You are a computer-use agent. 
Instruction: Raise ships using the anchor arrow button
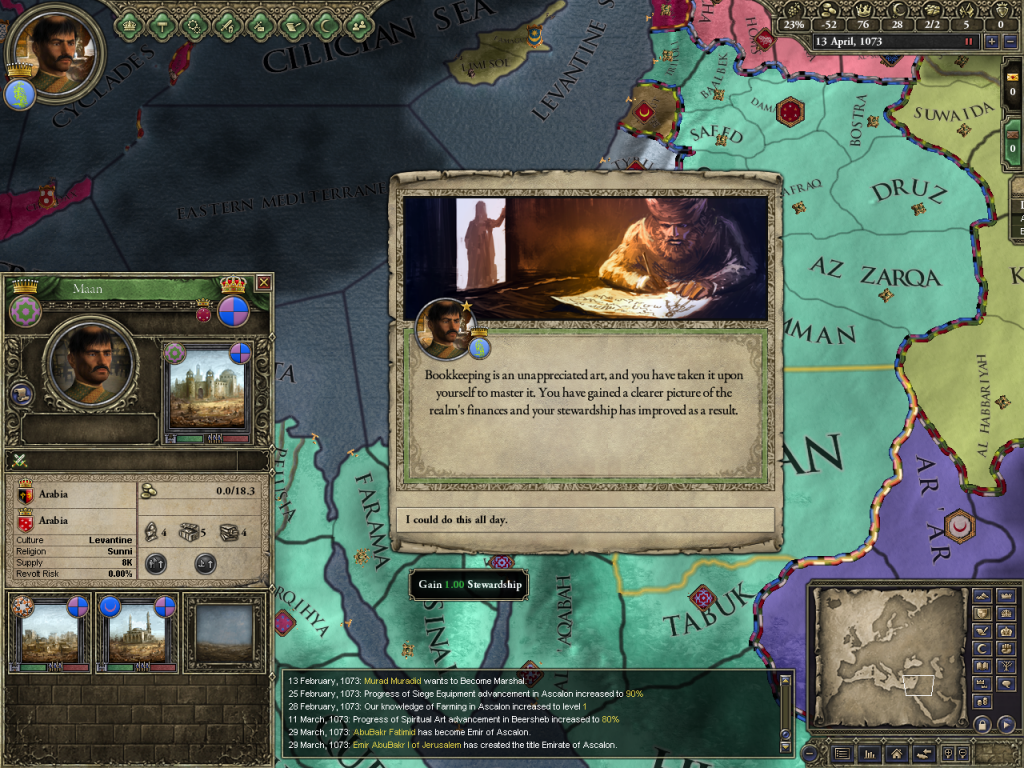(205, 563)
